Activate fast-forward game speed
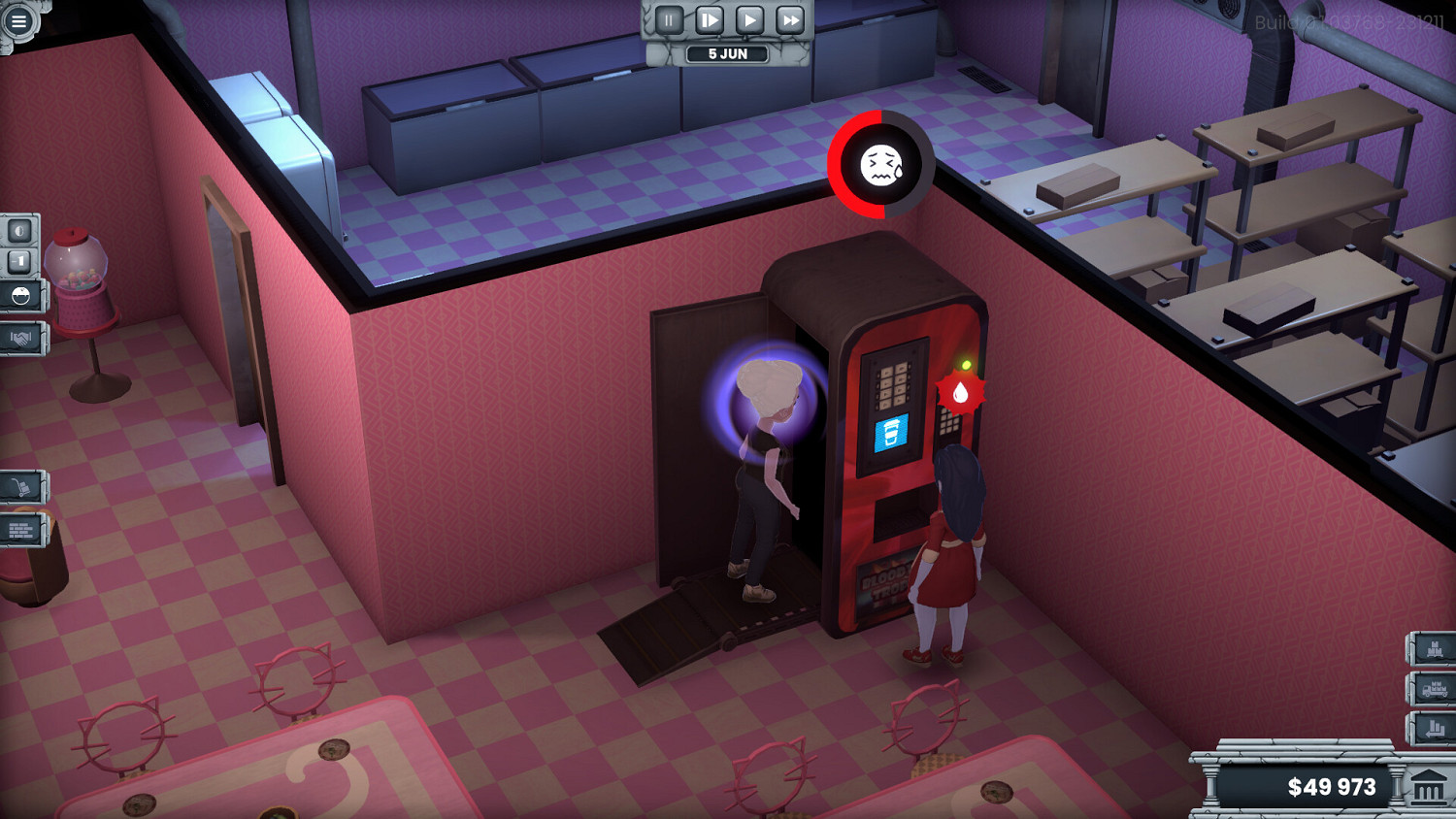This screenshot has height=819, width=1456. tap(788, 18)
